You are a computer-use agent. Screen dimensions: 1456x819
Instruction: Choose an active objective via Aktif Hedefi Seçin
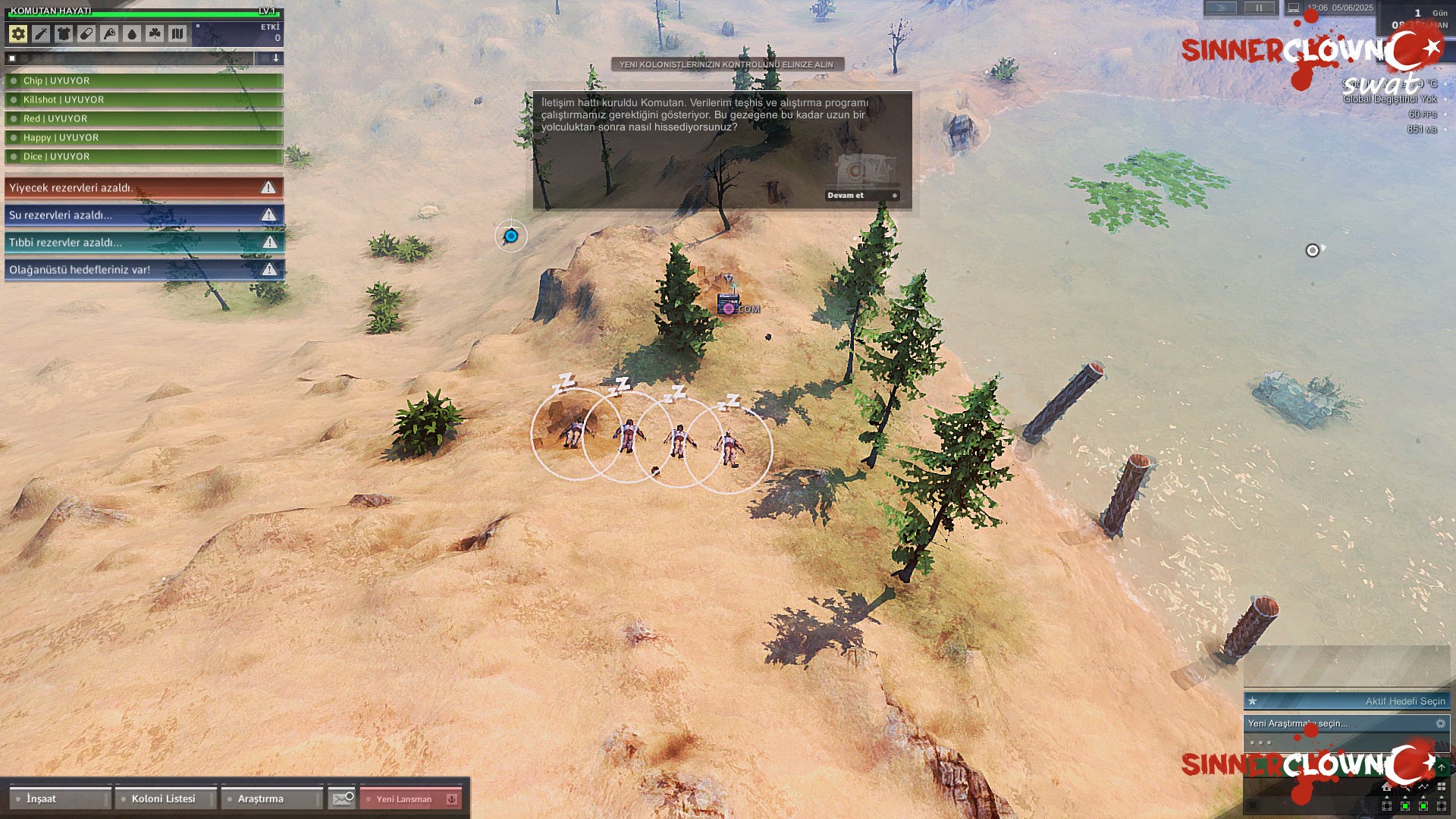pyautogui.click(x=1347, y=701)
